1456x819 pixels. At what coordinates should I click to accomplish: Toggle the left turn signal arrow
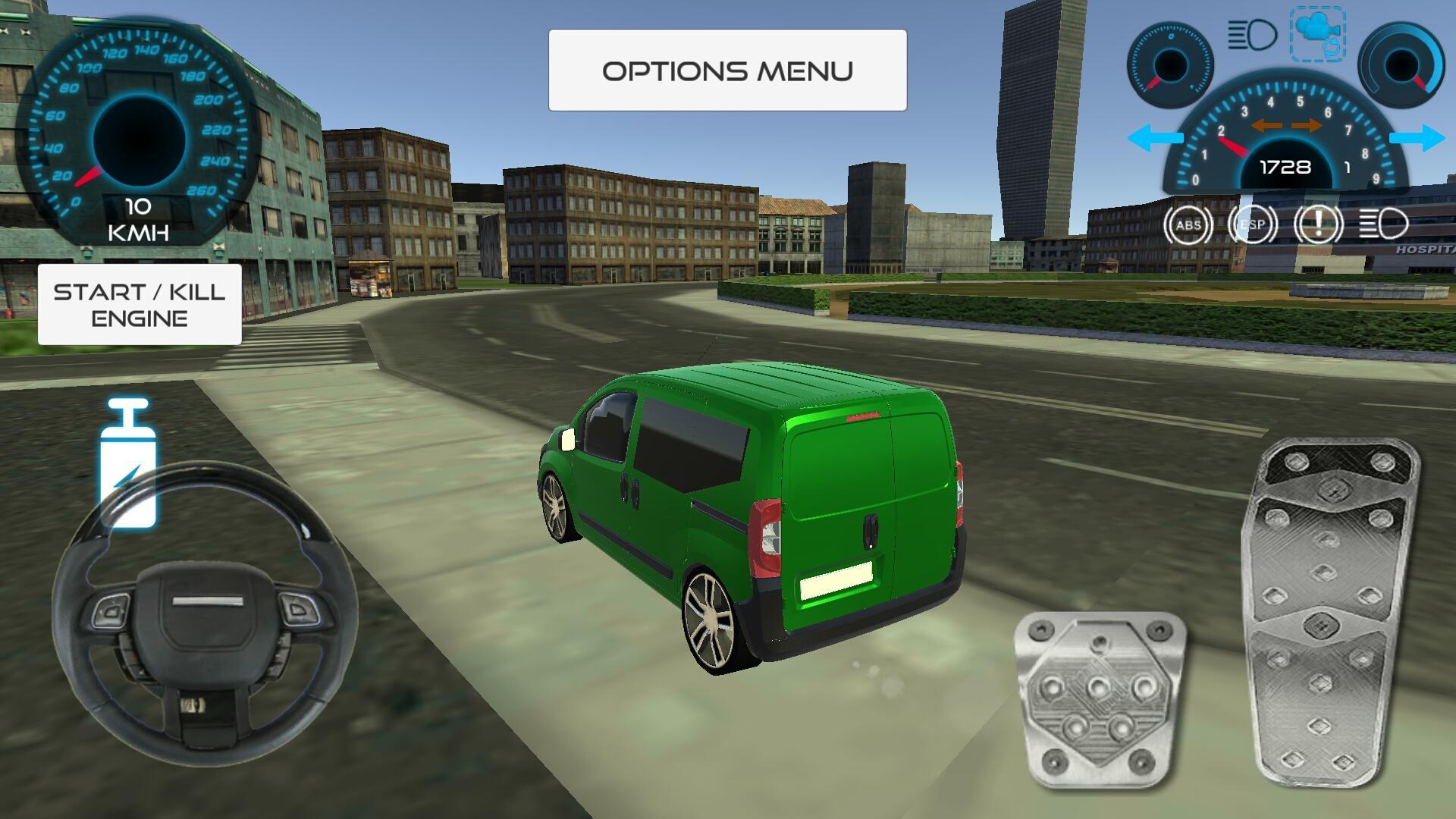(1156, 136)
